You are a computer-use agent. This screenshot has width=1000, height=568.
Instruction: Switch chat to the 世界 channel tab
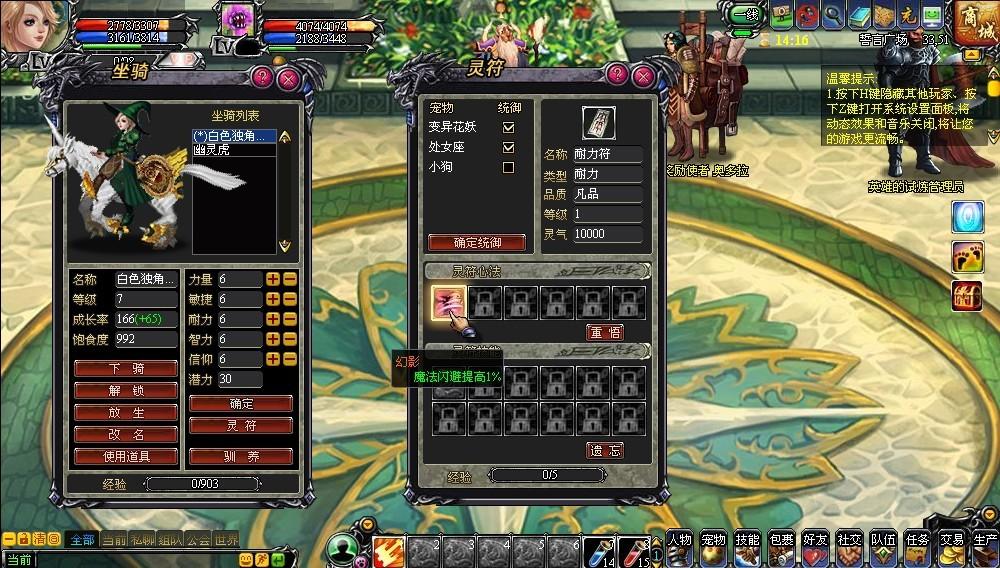(x=227, y=540)
